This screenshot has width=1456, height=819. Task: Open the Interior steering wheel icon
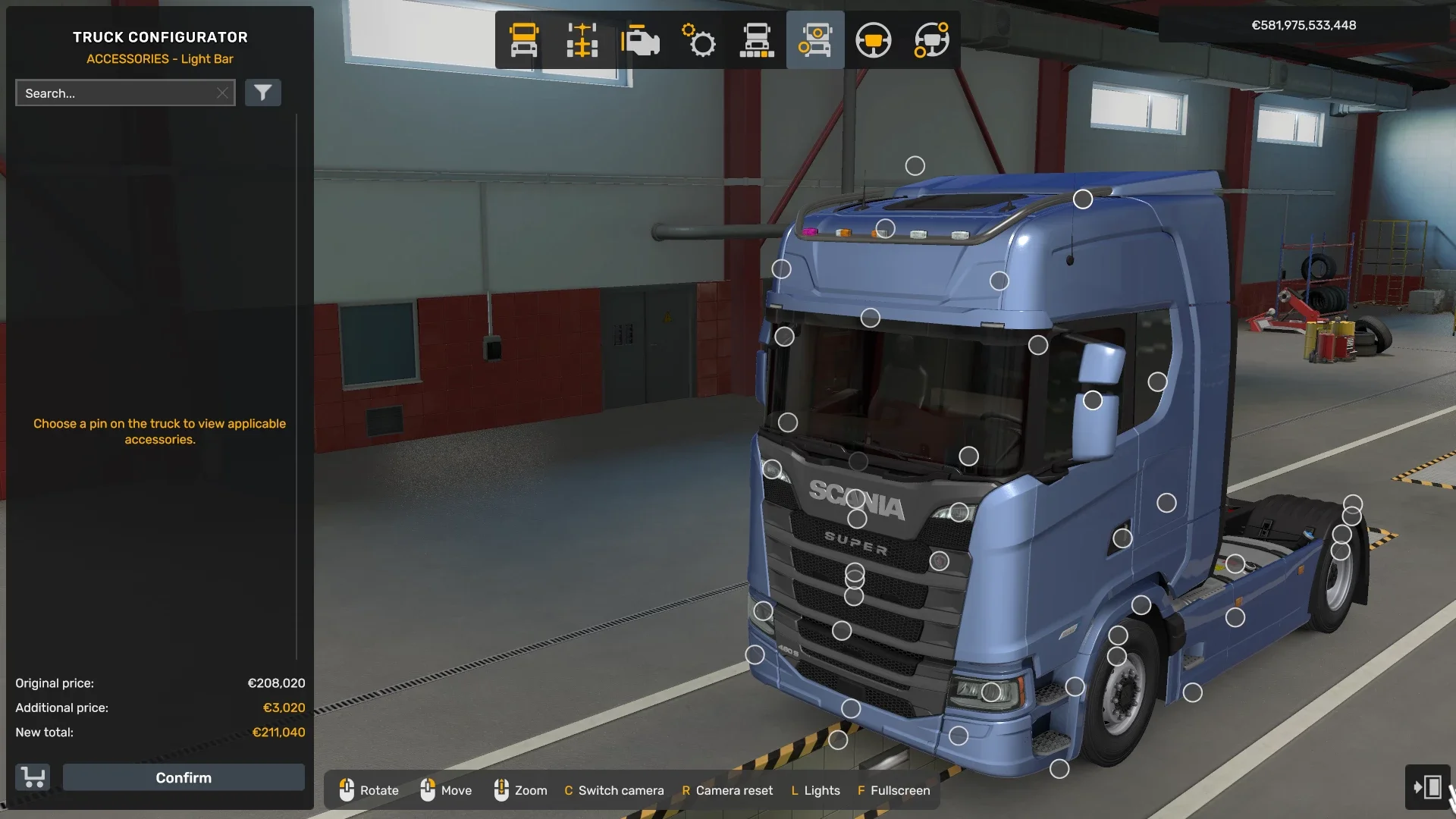point(874,40)
